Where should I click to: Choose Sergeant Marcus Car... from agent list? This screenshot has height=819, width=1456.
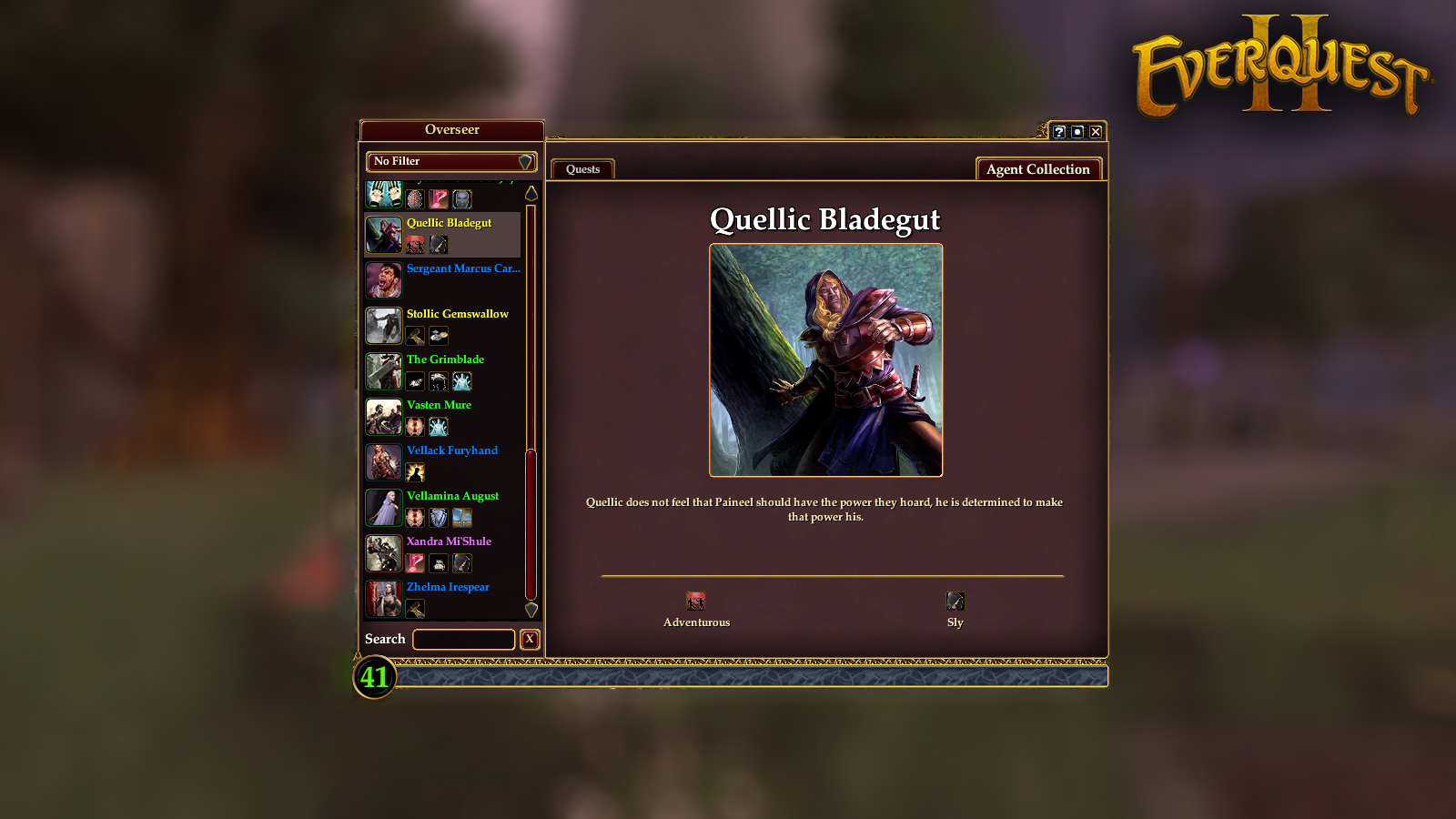[x=462, y=268]
